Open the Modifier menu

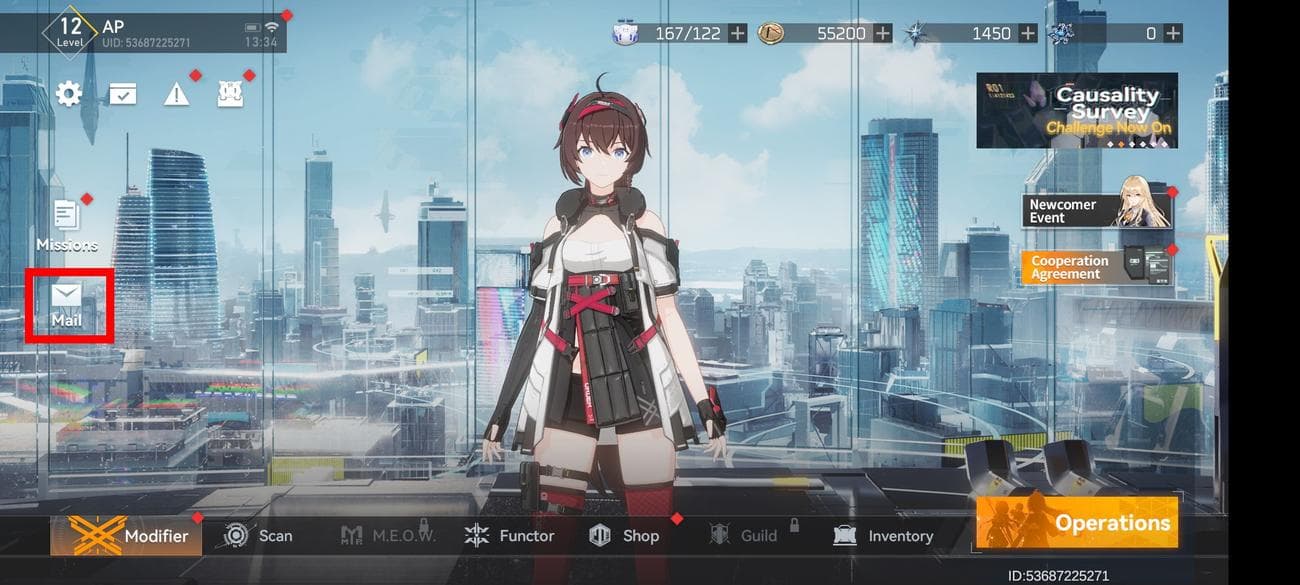coord(127,536)
